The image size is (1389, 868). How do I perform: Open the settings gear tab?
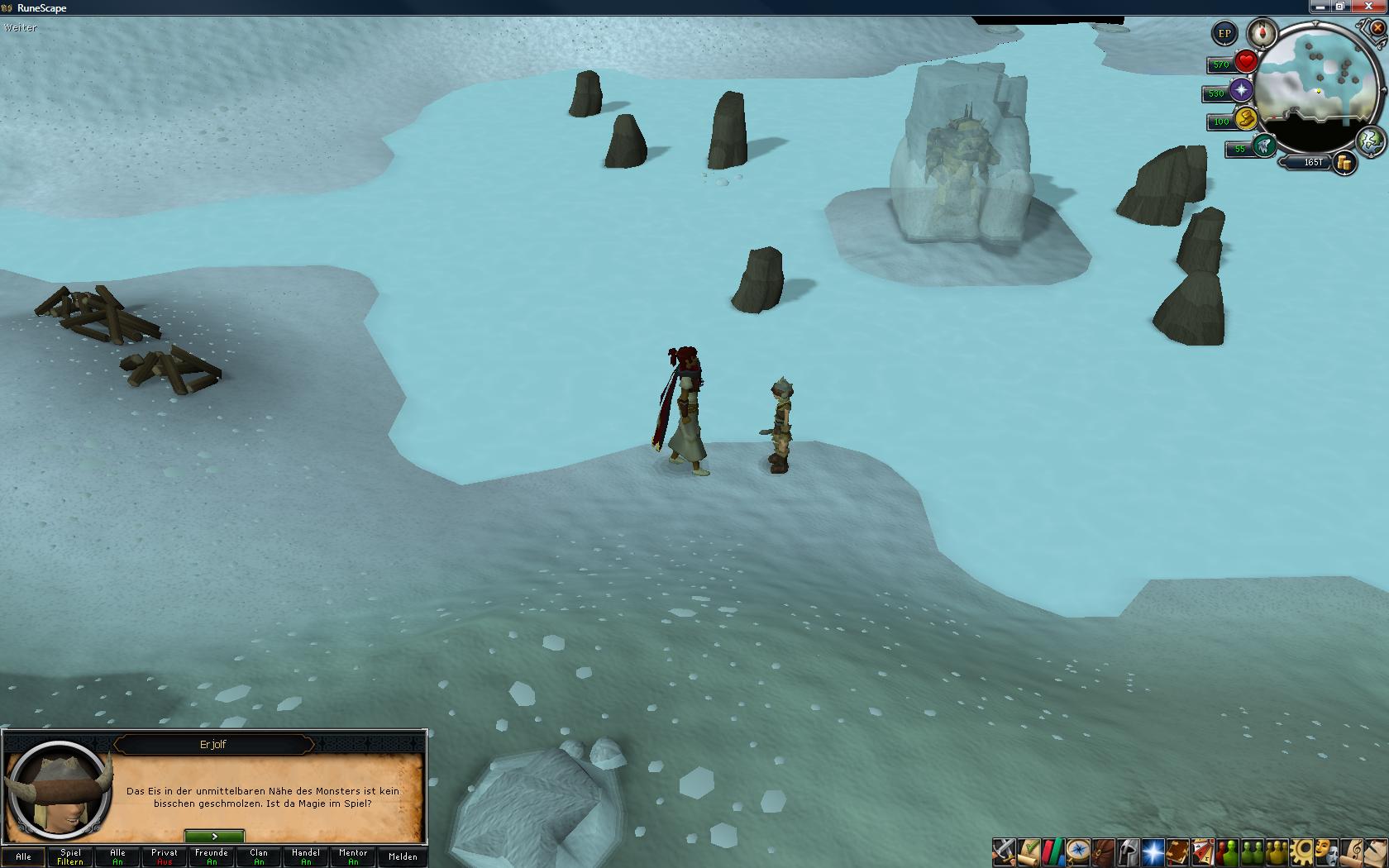(x=1303, y=851)
